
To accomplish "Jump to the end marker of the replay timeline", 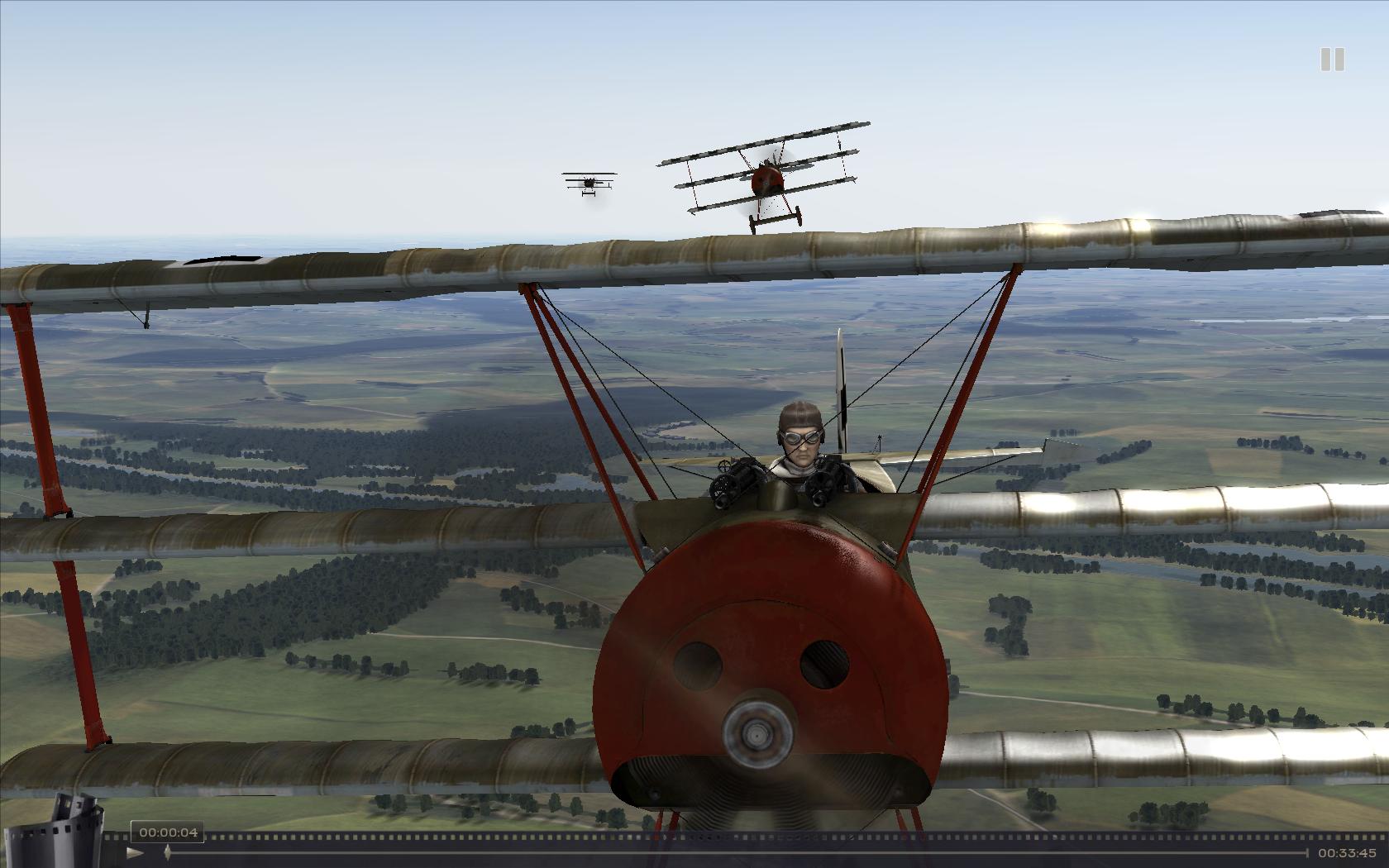I will point(1307,852).
